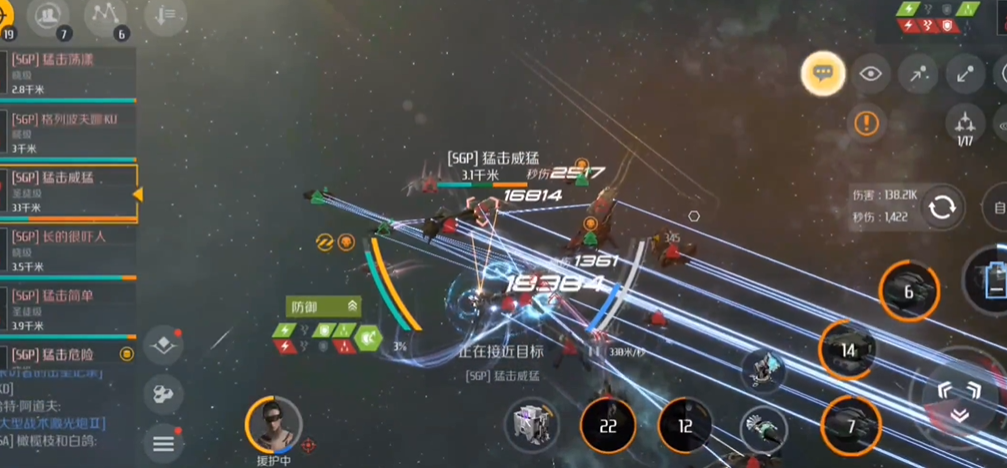Fire the weapon module showing 6
1007x468 pixels.
pyautogui.click(x=908, y=292)
